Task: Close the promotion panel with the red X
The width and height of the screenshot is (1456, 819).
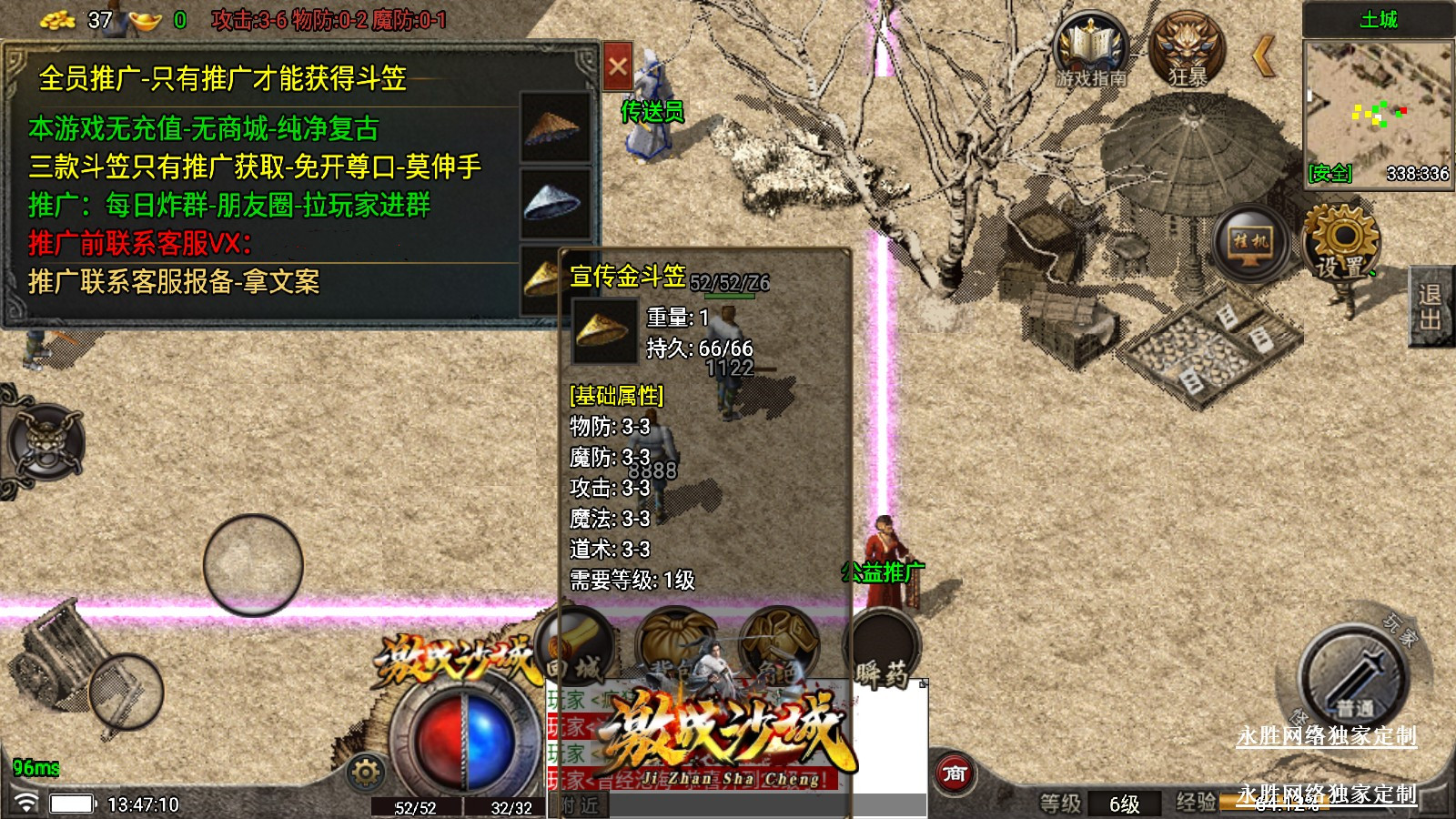Action: [x=618, y=66]
